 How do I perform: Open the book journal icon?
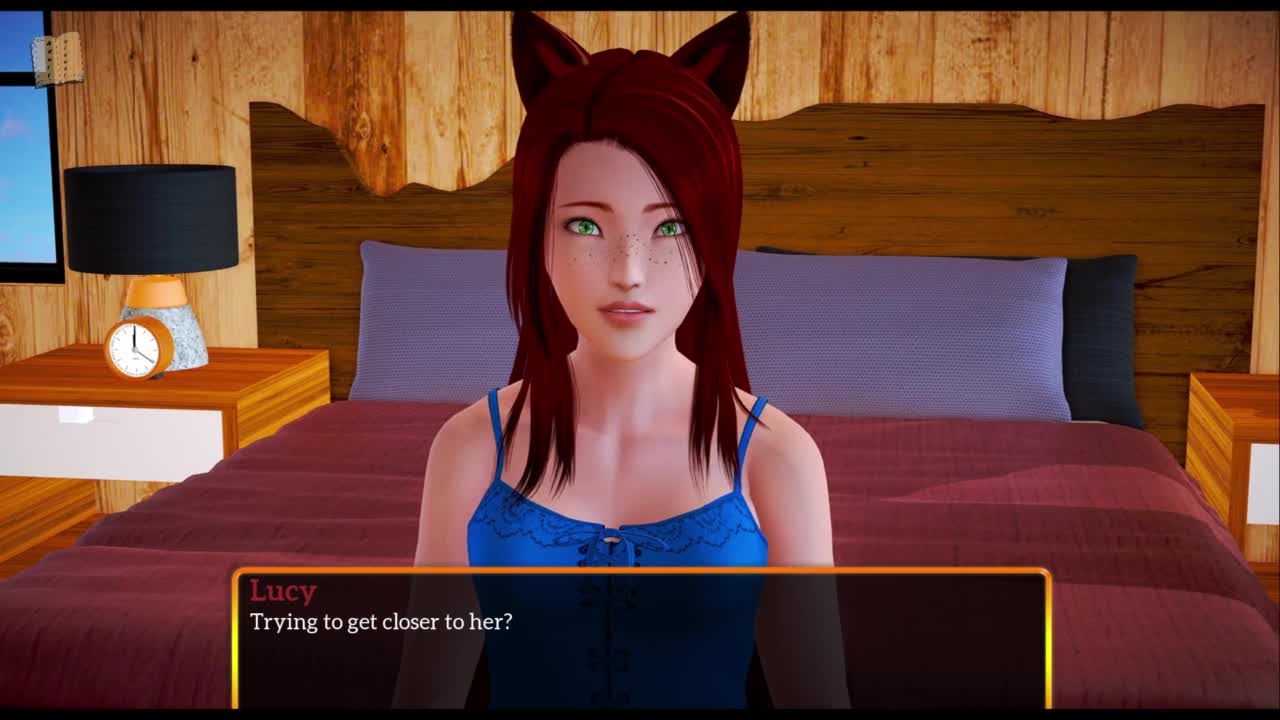(x=57, y=60)
